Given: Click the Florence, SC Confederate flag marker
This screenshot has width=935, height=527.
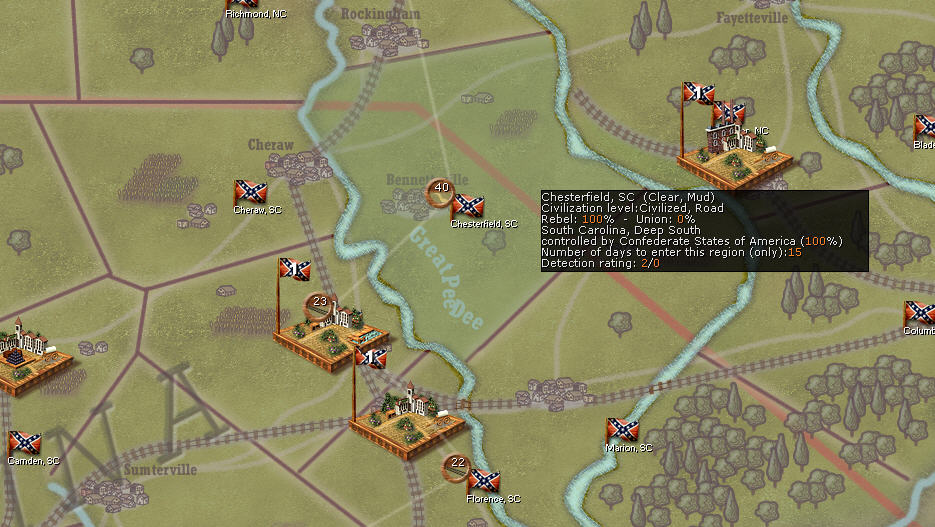Looking at the screenshot, I should click(x=484, y=481).
